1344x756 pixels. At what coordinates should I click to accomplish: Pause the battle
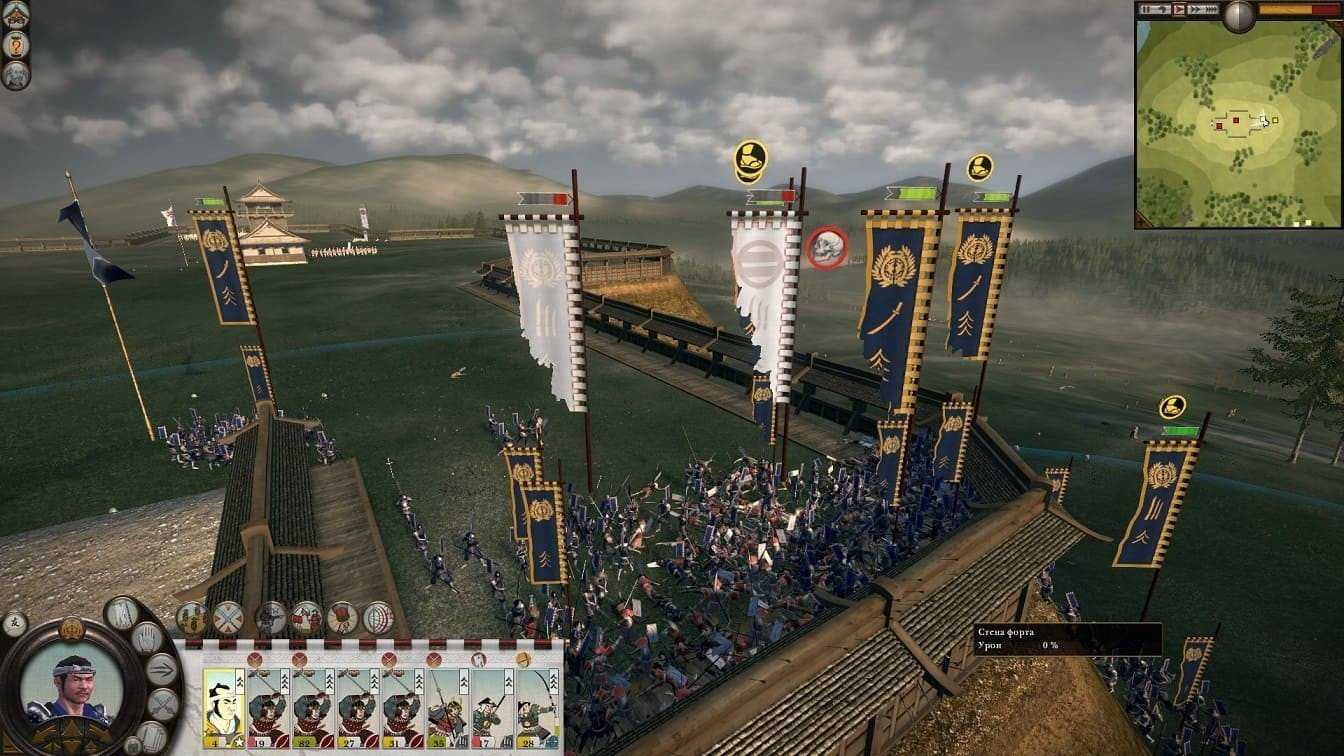(x=1148, y=10)
